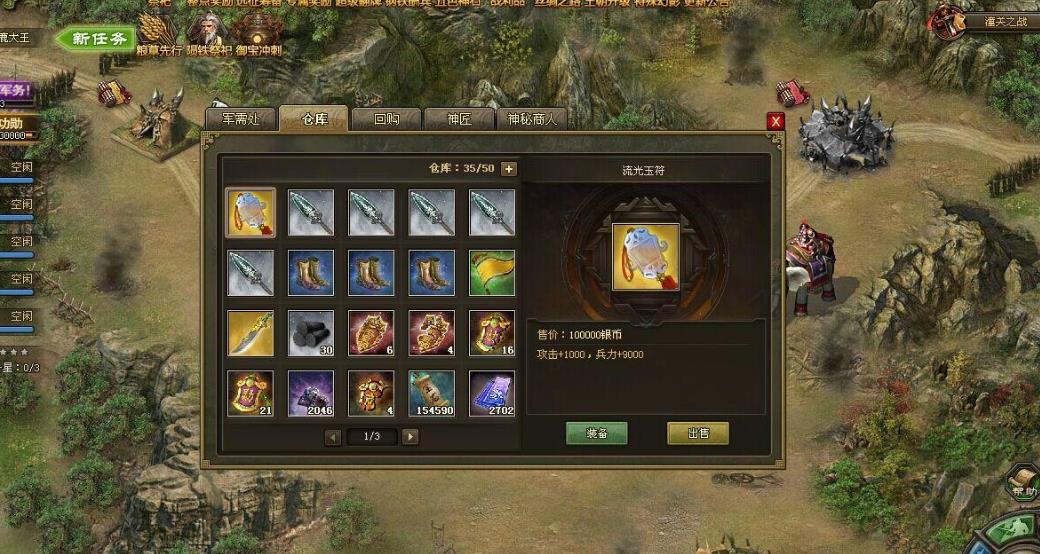Image resolution: width=1040 pixels, height=554 pixels.
Task: Select the green flag banner item
Action: coord(492,273)
